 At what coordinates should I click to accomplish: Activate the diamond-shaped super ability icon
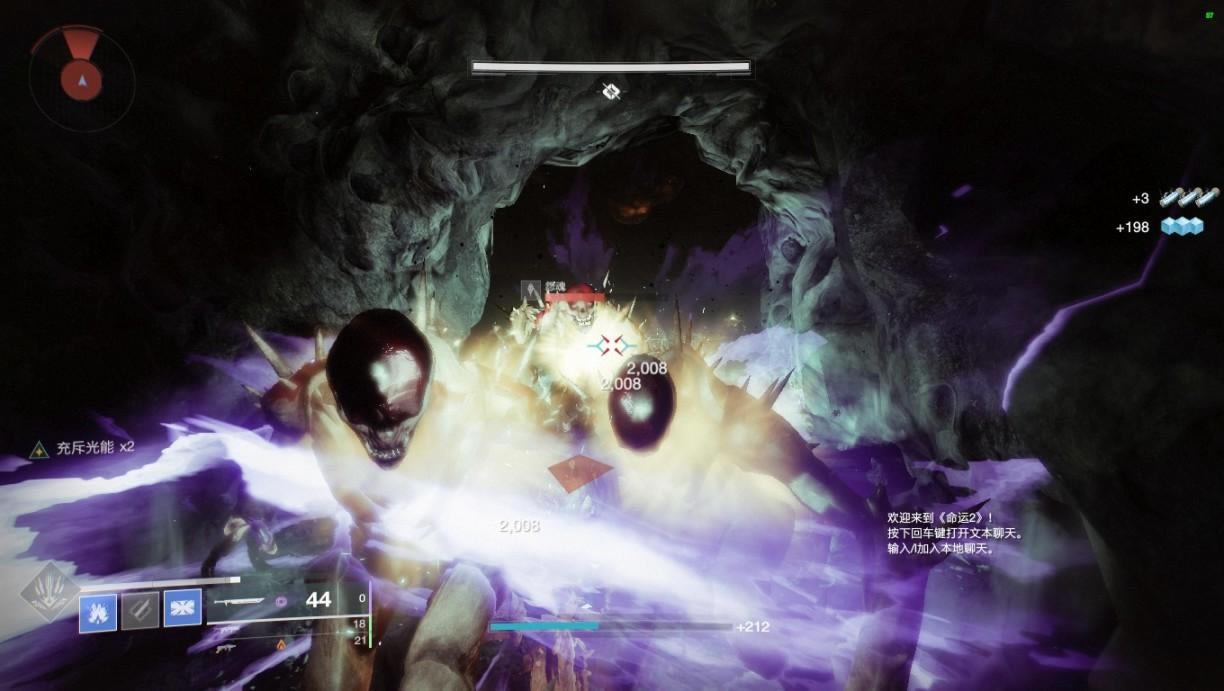pyautogui.click(x=48, y=592)
